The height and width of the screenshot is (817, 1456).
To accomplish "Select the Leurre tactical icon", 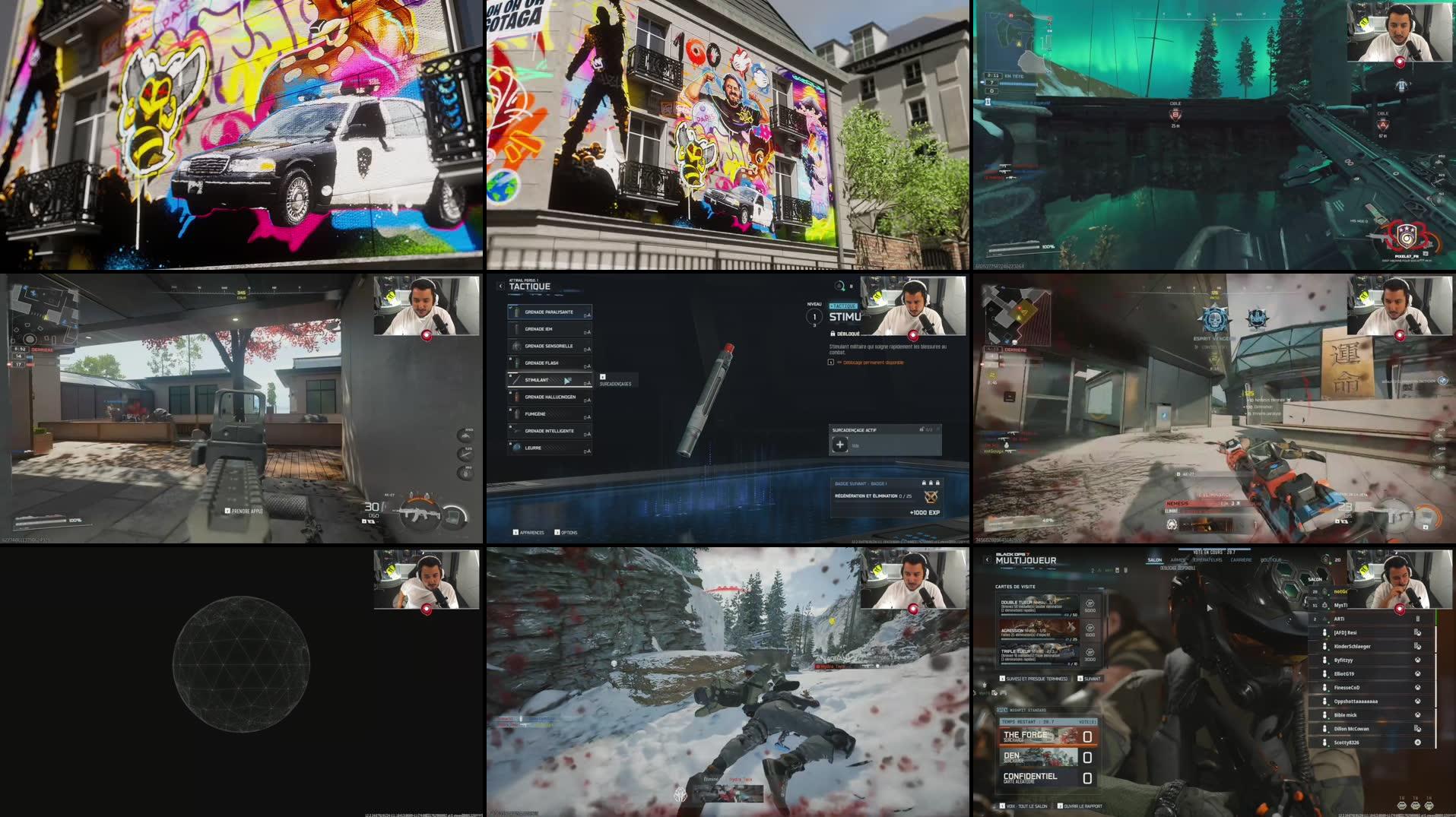I will [517, 448].
